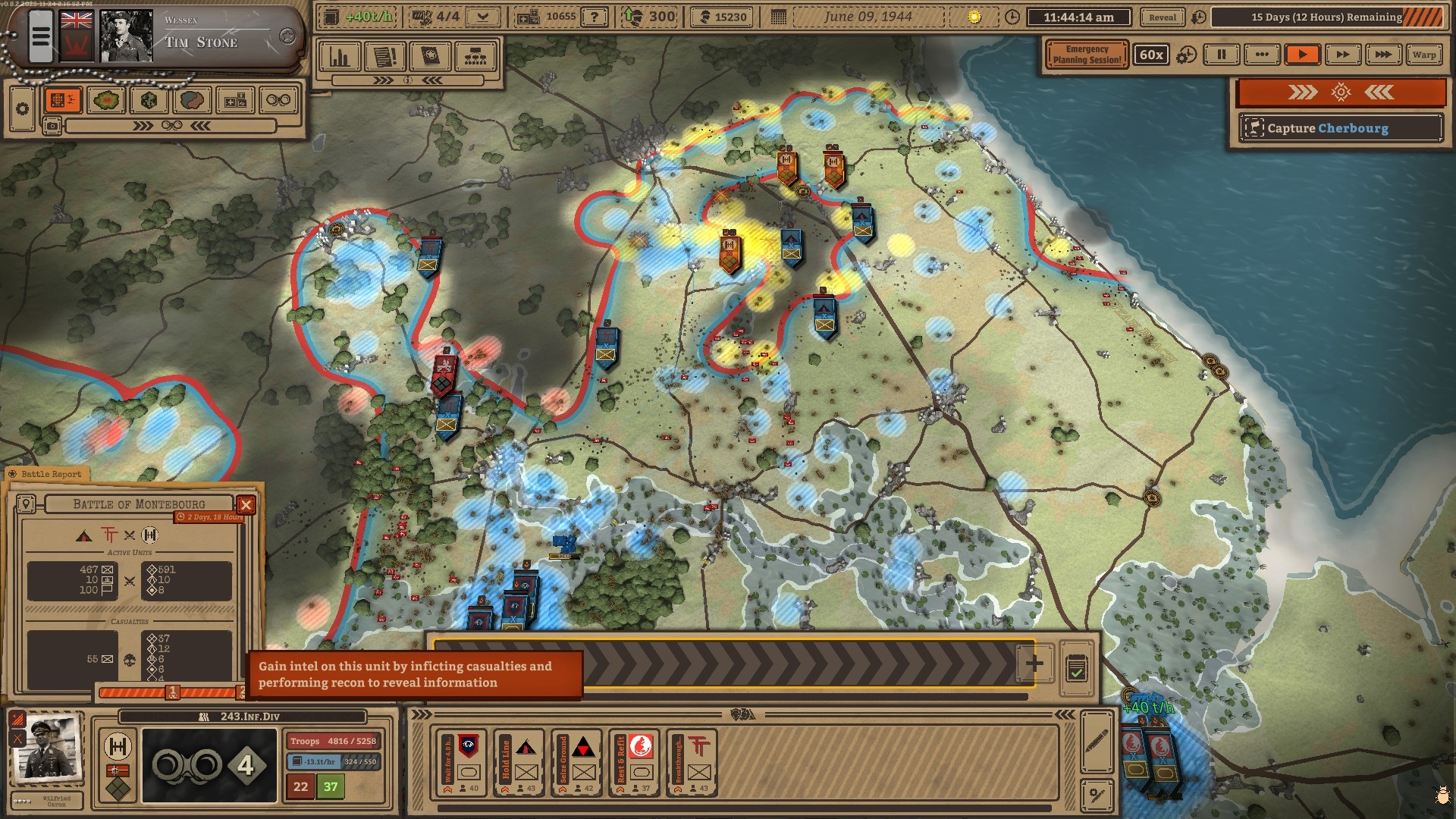Toggle the binoculars recon map overlay

tap(278, 100)
